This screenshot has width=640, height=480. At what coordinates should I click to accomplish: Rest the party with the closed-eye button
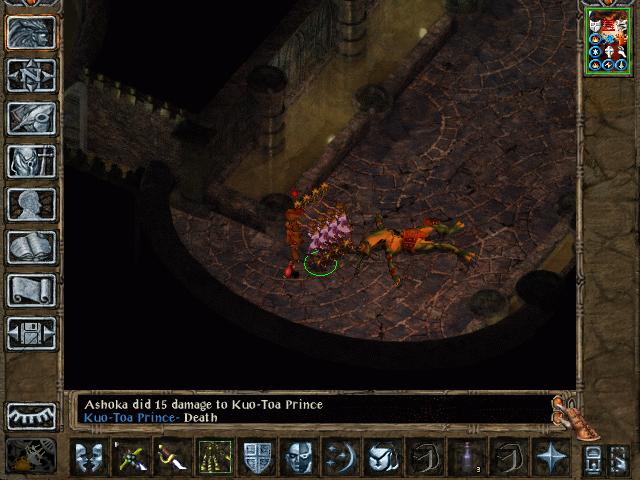pos(31,416)
